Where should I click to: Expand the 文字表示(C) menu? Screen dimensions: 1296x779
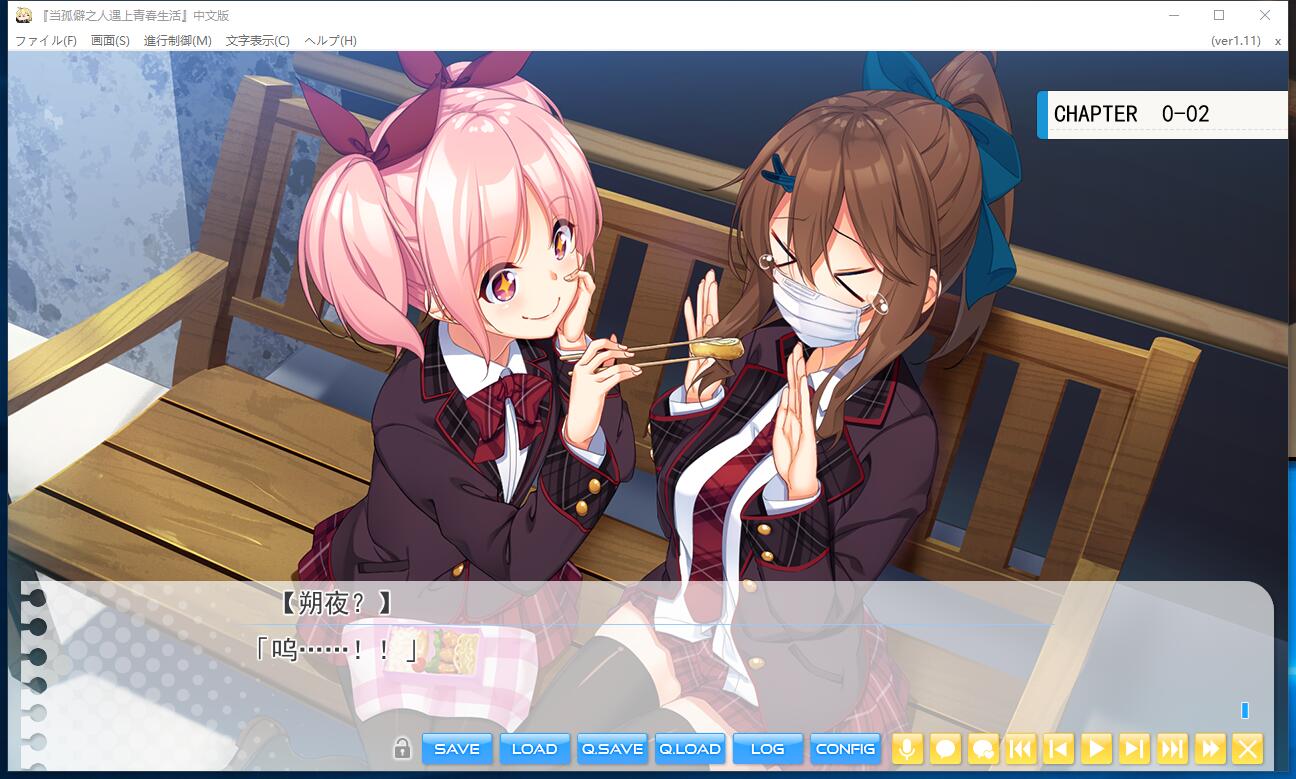tap(260, 41)
